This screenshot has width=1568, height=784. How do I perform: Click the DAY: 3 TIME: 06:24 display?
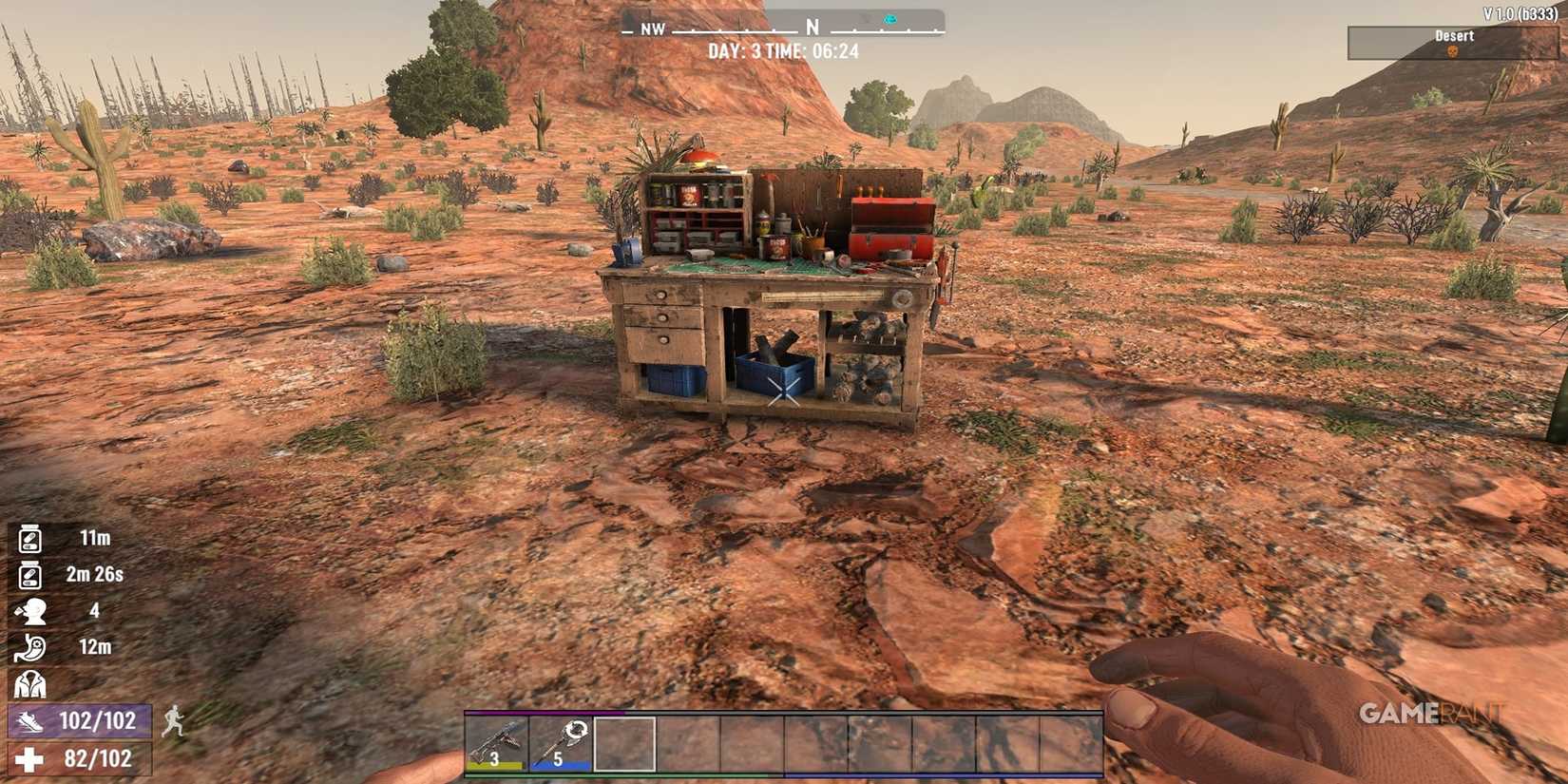pyautogui.click(x=784, y=52)
